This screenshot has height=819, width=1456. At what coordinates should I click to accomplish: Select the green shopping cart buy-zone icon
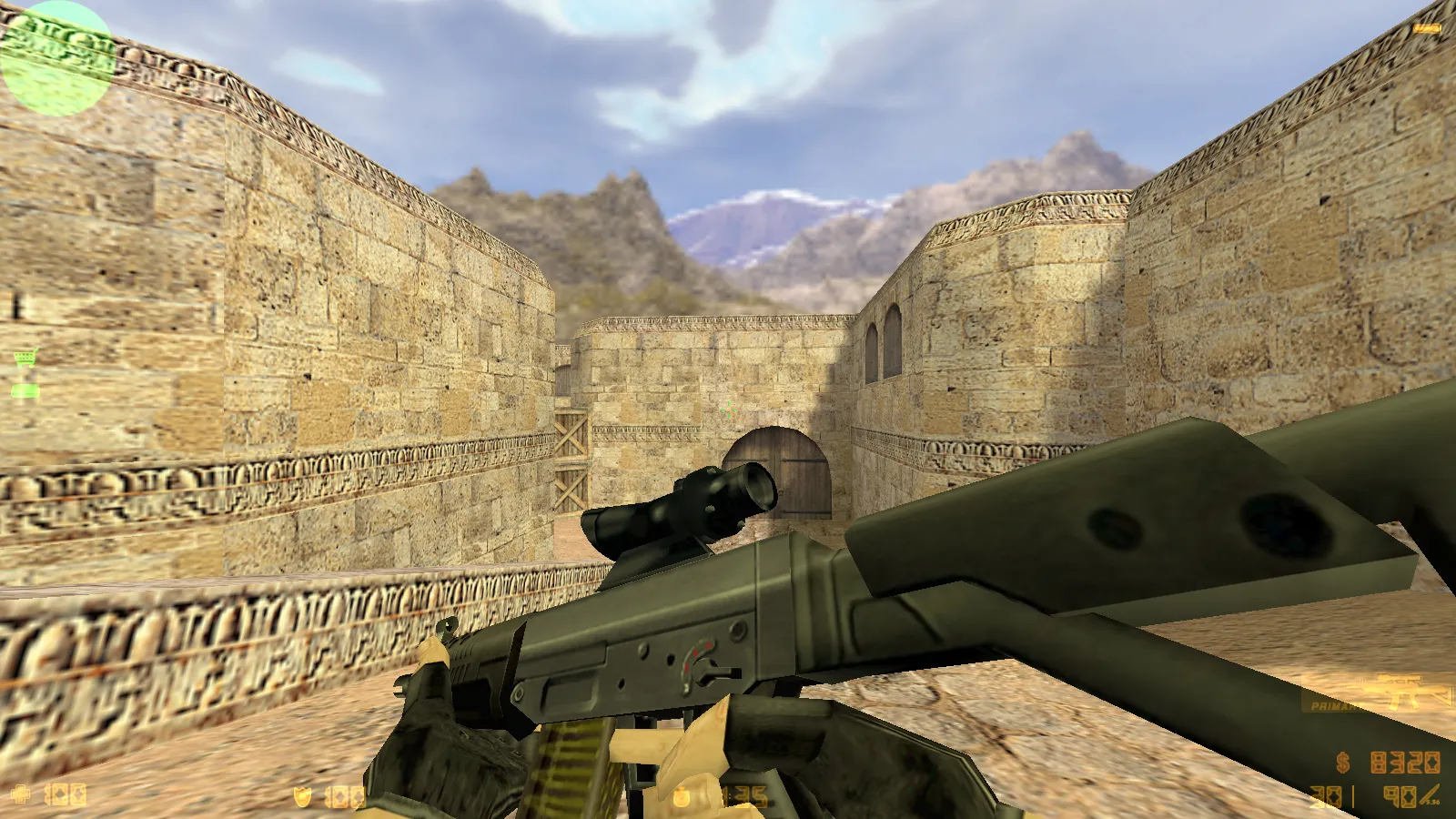tap(25, 359)
